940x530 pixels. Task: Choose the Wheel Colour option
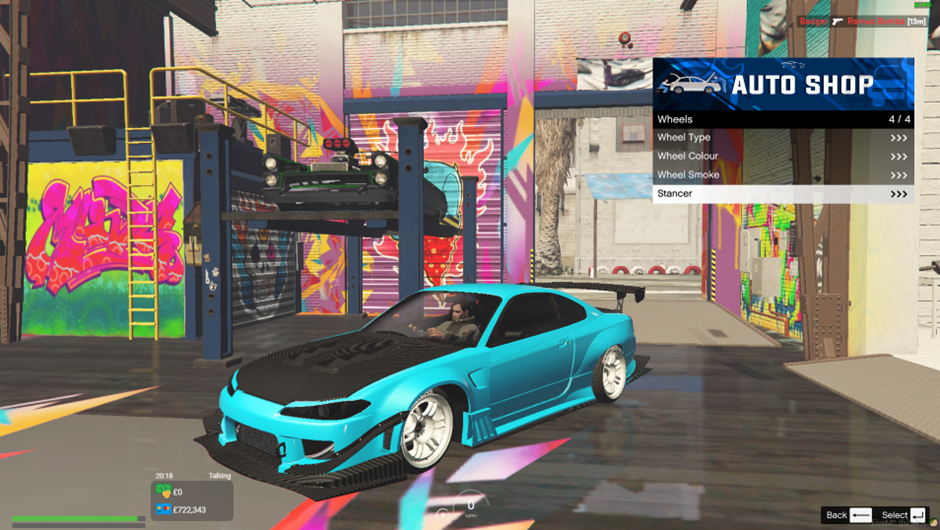tap(782, 157)
